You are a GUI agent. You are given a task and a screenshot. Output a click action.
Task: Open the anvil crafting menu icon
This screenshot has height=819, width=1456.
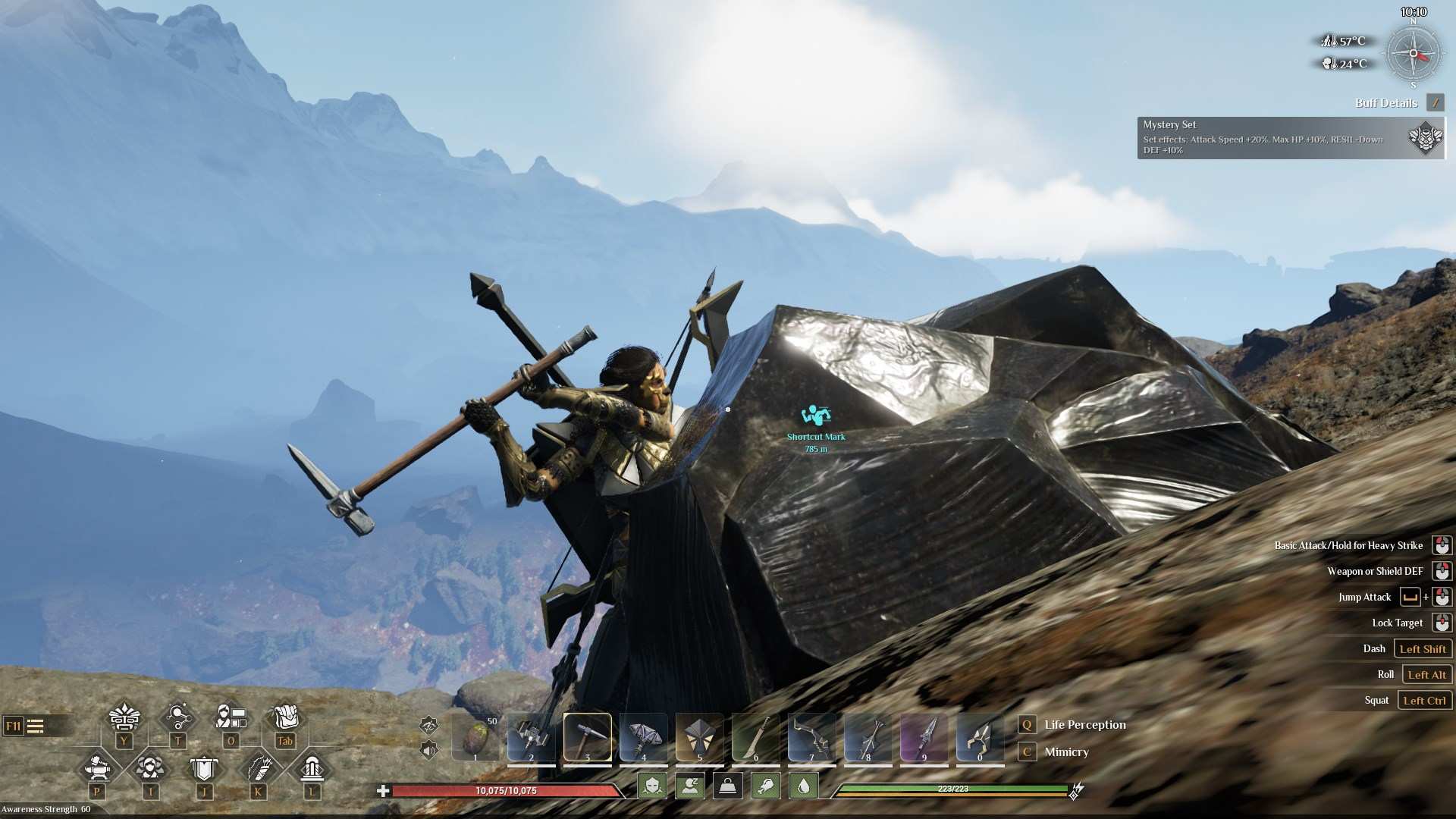pyautogui.click(x=97, y=768)
